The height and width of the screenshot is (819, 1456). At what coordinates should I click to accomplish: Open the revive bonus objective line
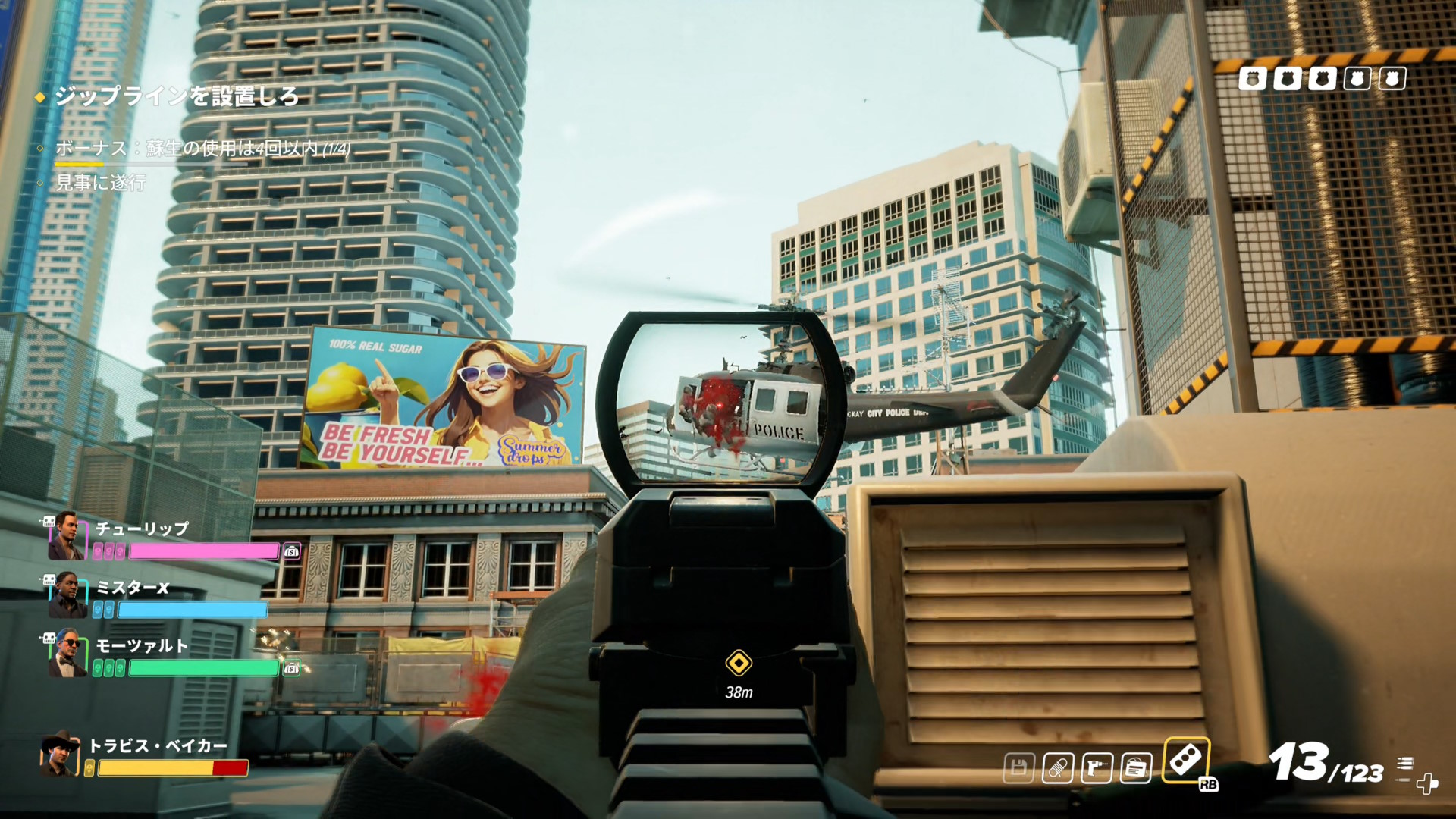pos(202,148)
